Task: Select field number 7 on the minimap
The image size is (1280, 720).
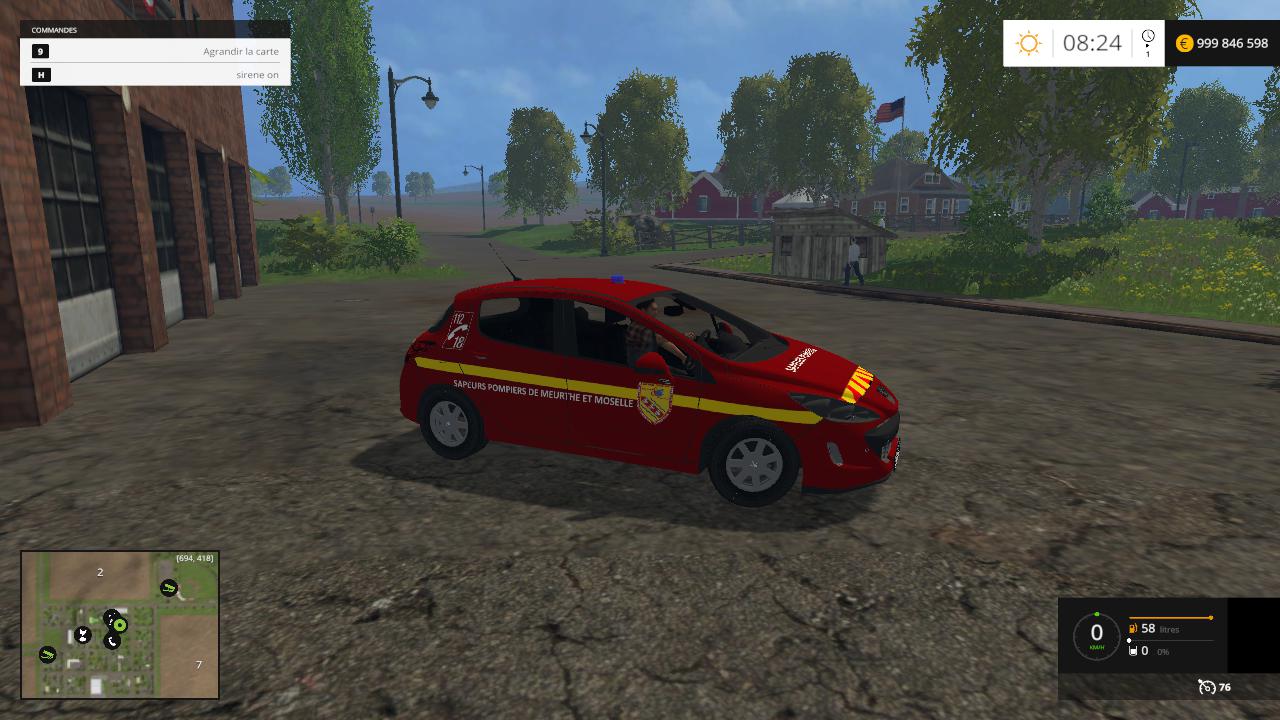Action: click(x=198, y=662)
